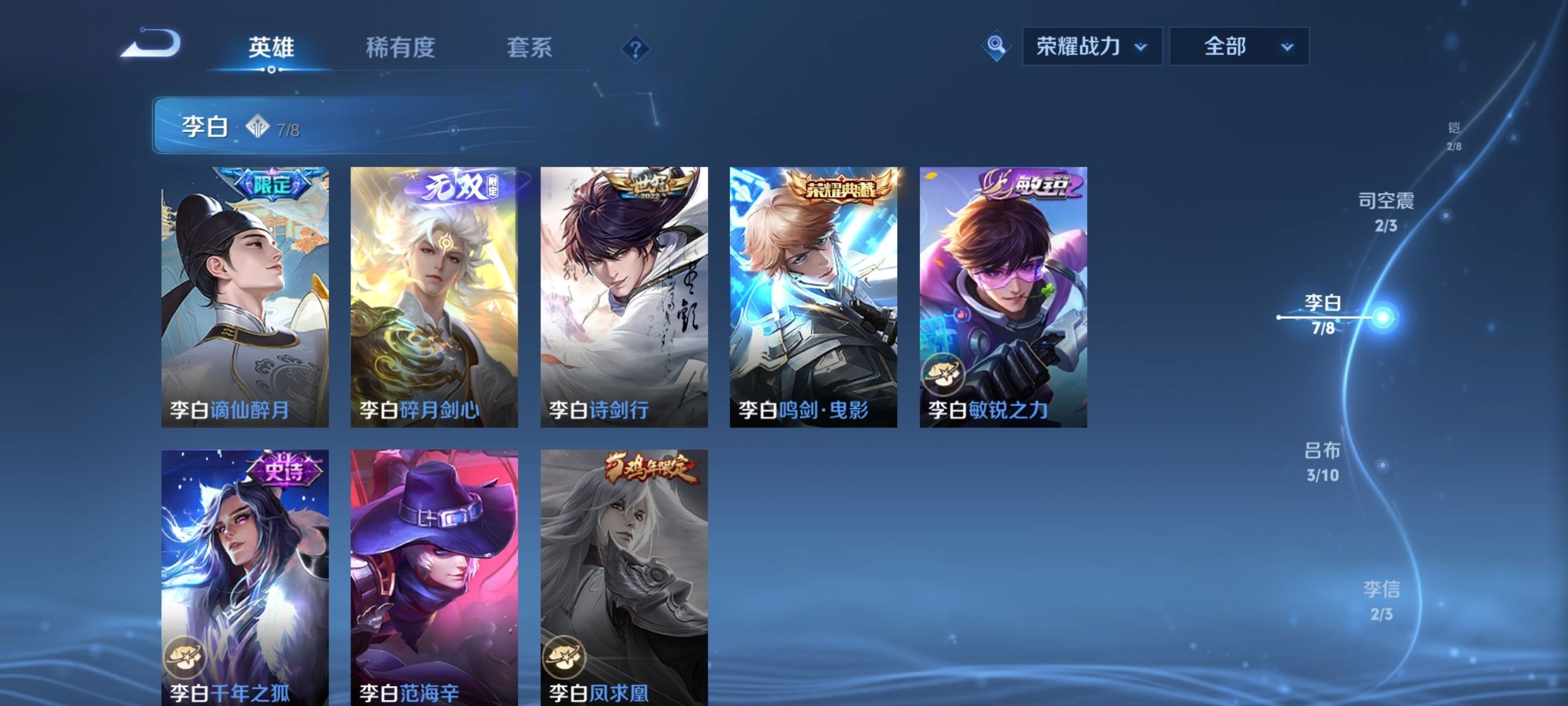The image size is (1568, 706).
Task: Open the 全部 filter dropdown
Action: tap(1239, 47)
